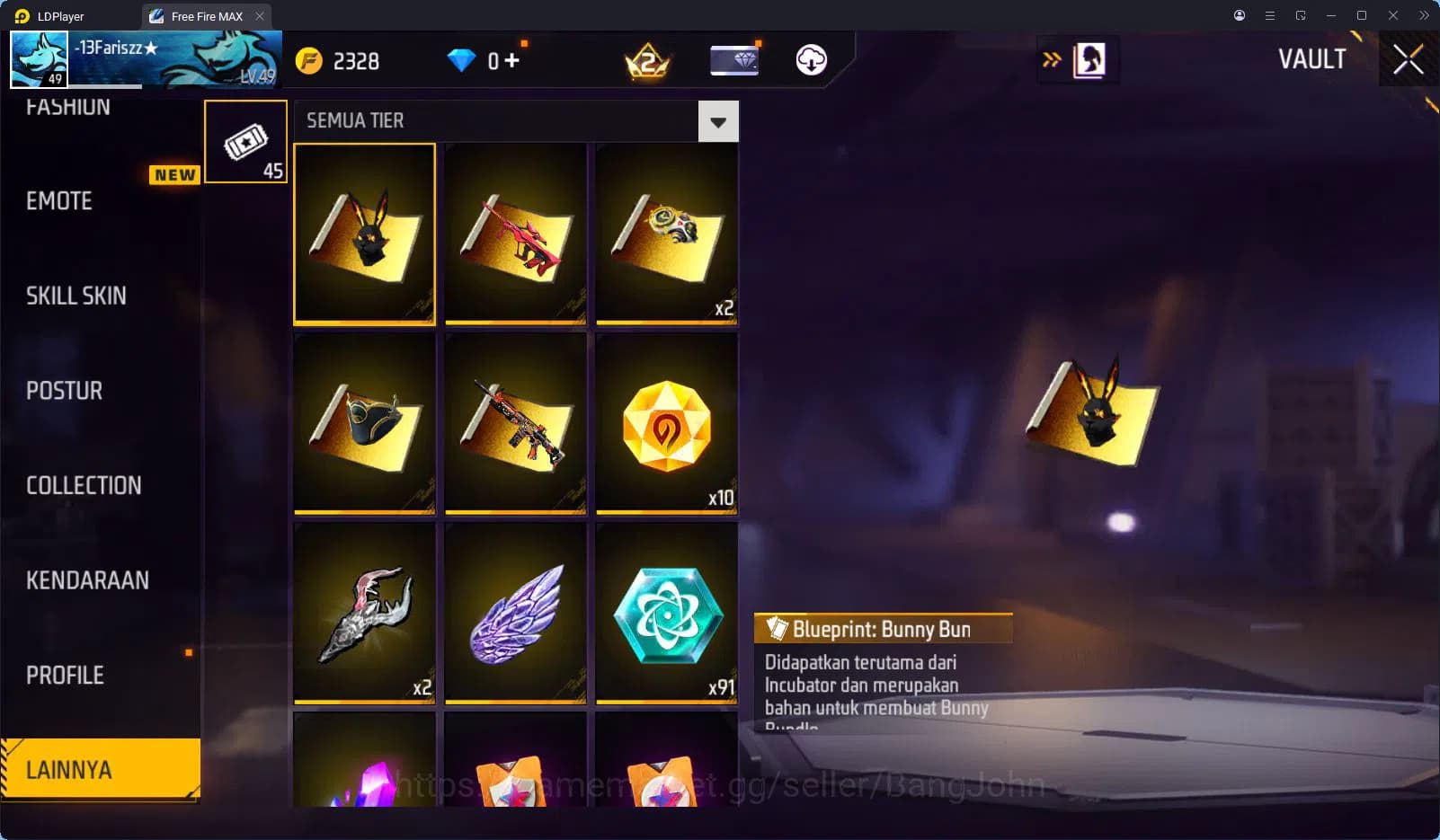Image resolution: width=1440 pixels, height=840 pixels.
Task: Click the cloud download icon
Action: coord(812,60)
